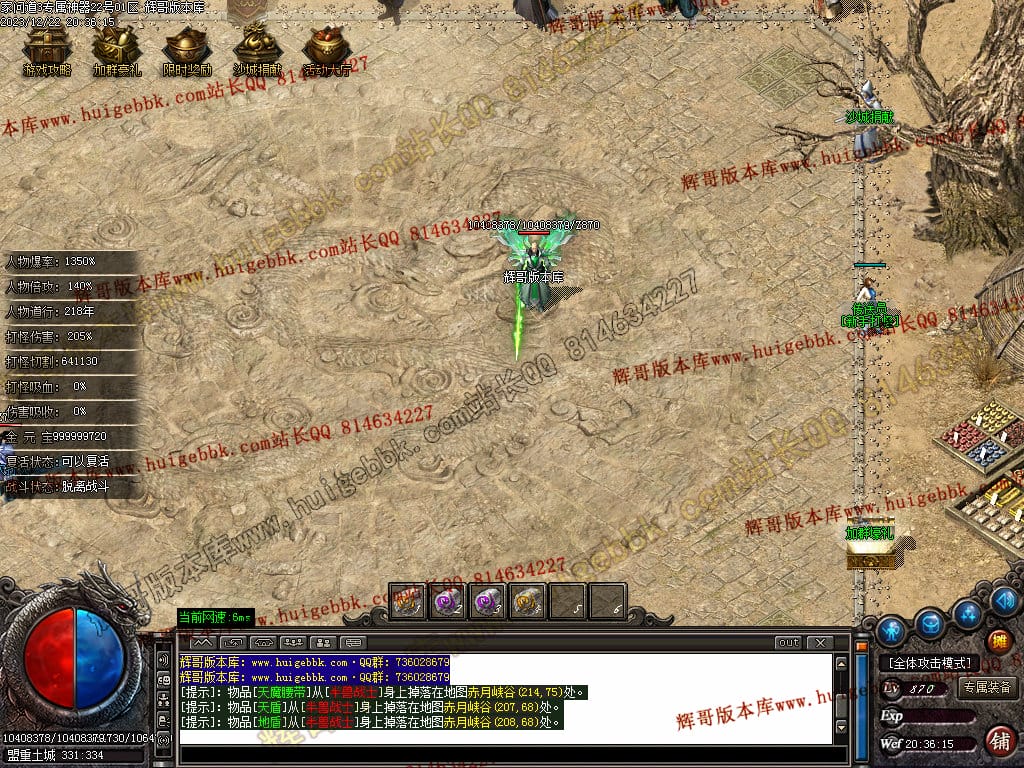Viewport: 1024px width, 768px height.
Task: Open the bag inventory round button
Action: (x=931, y=622)
